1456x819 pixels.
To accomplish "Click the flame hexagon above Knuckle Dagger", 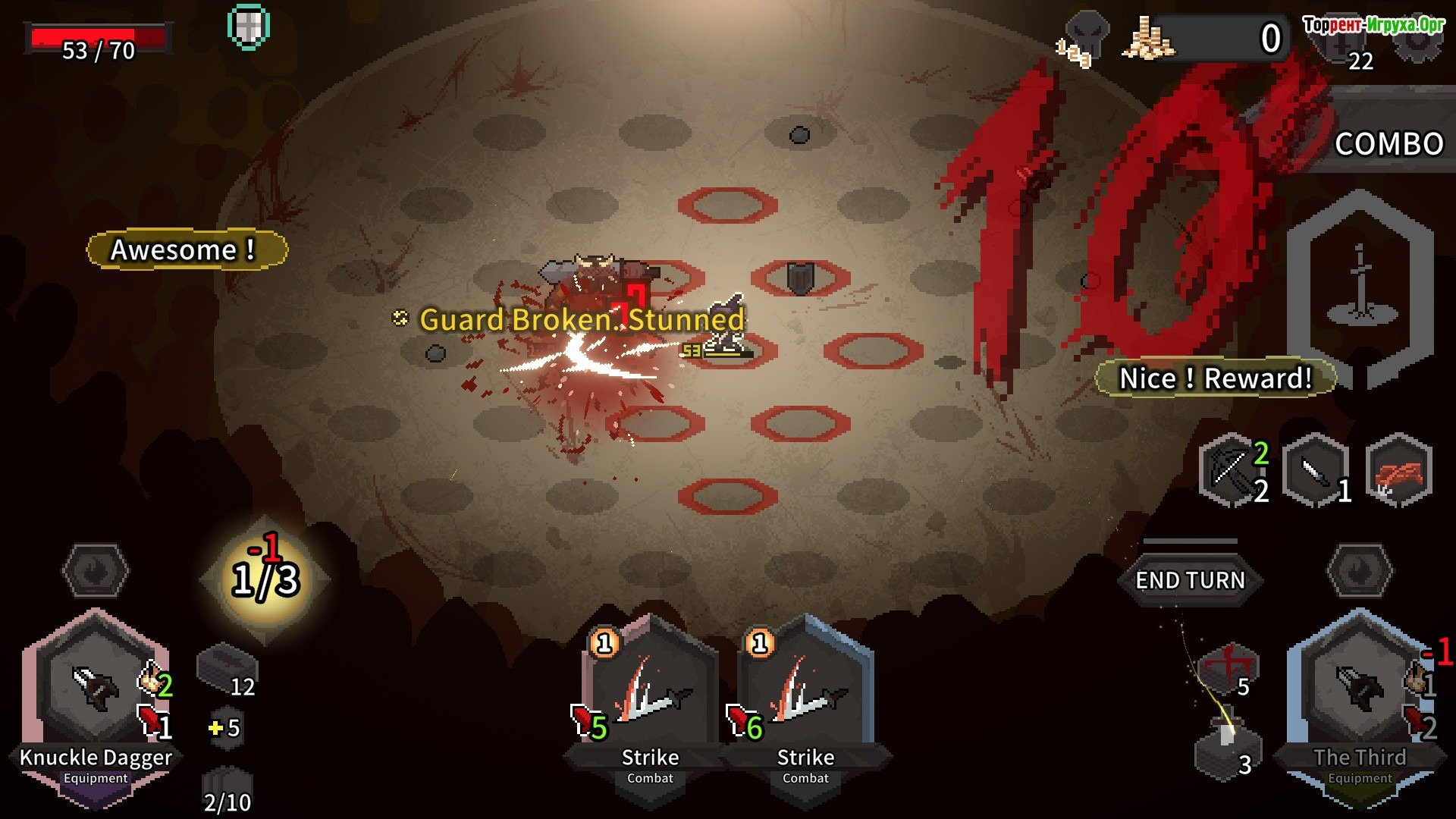I will pyautogui.click(x=96, y=570).
